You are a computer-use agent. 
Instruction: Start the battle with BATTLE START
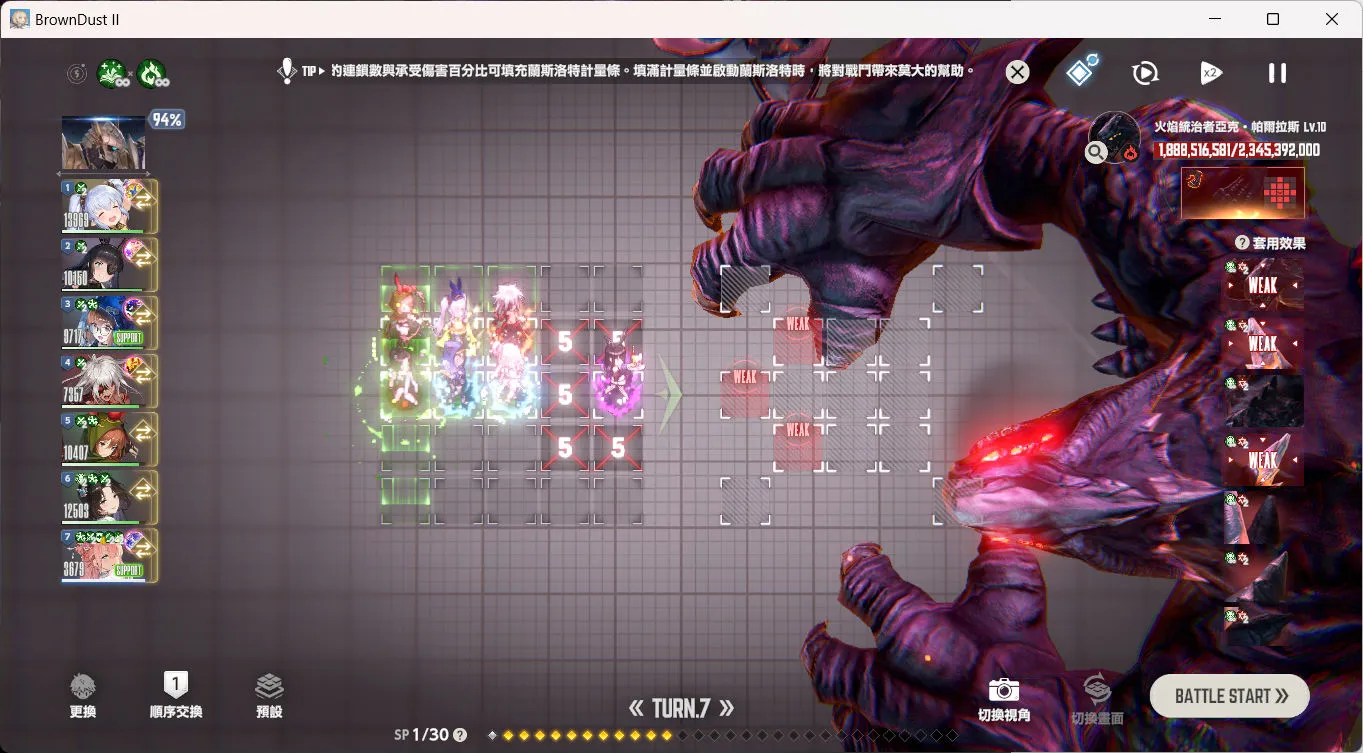click(1229, 696)
